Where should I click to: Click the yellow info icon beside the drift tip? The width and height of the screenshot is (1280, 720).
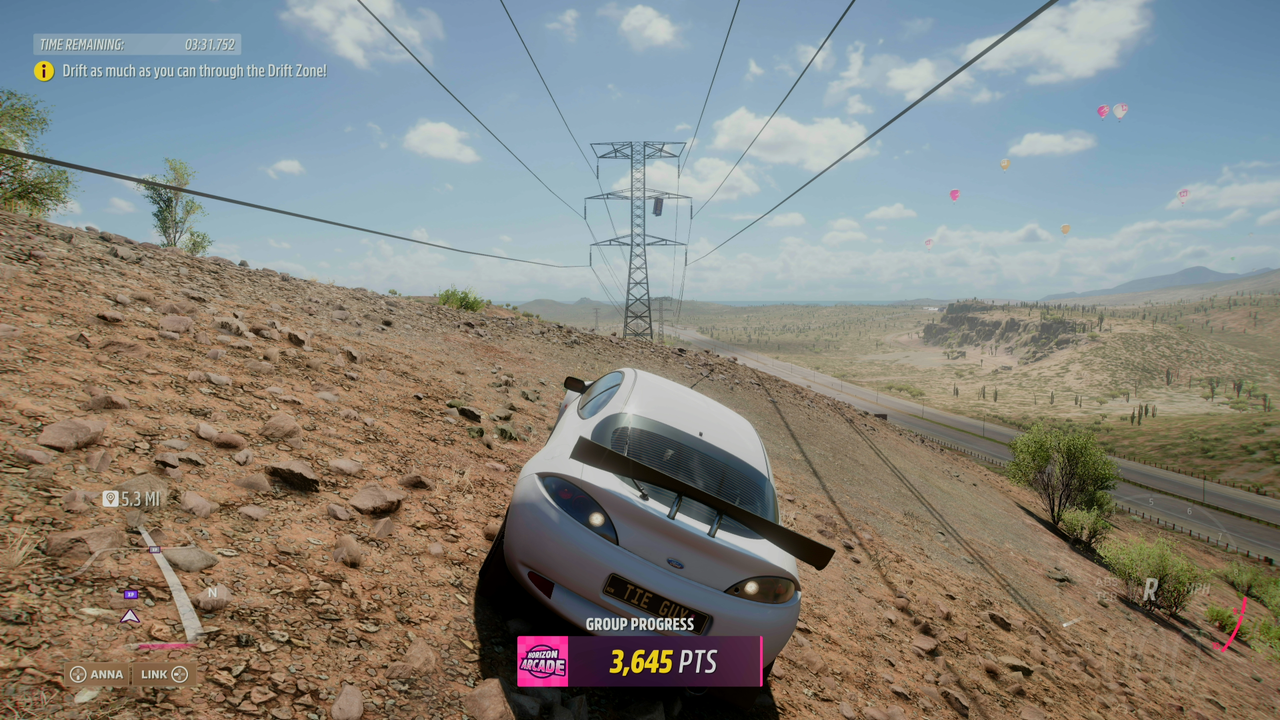click(x=42, y=71)
